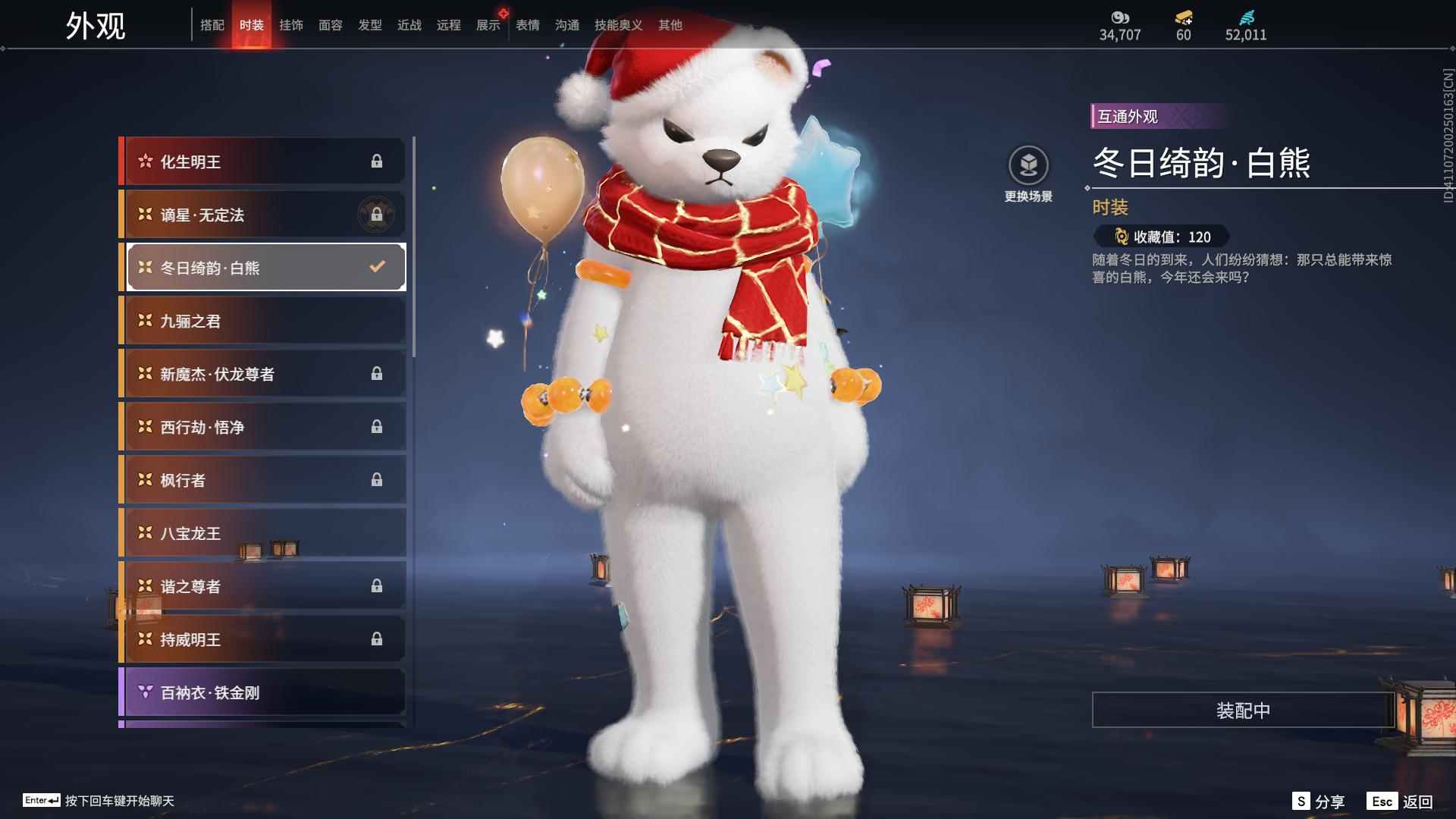Open the 近战 melee tab
The height and width of the screenshot is (819, 1456).
pyautogui.click(x=409, y=25)
